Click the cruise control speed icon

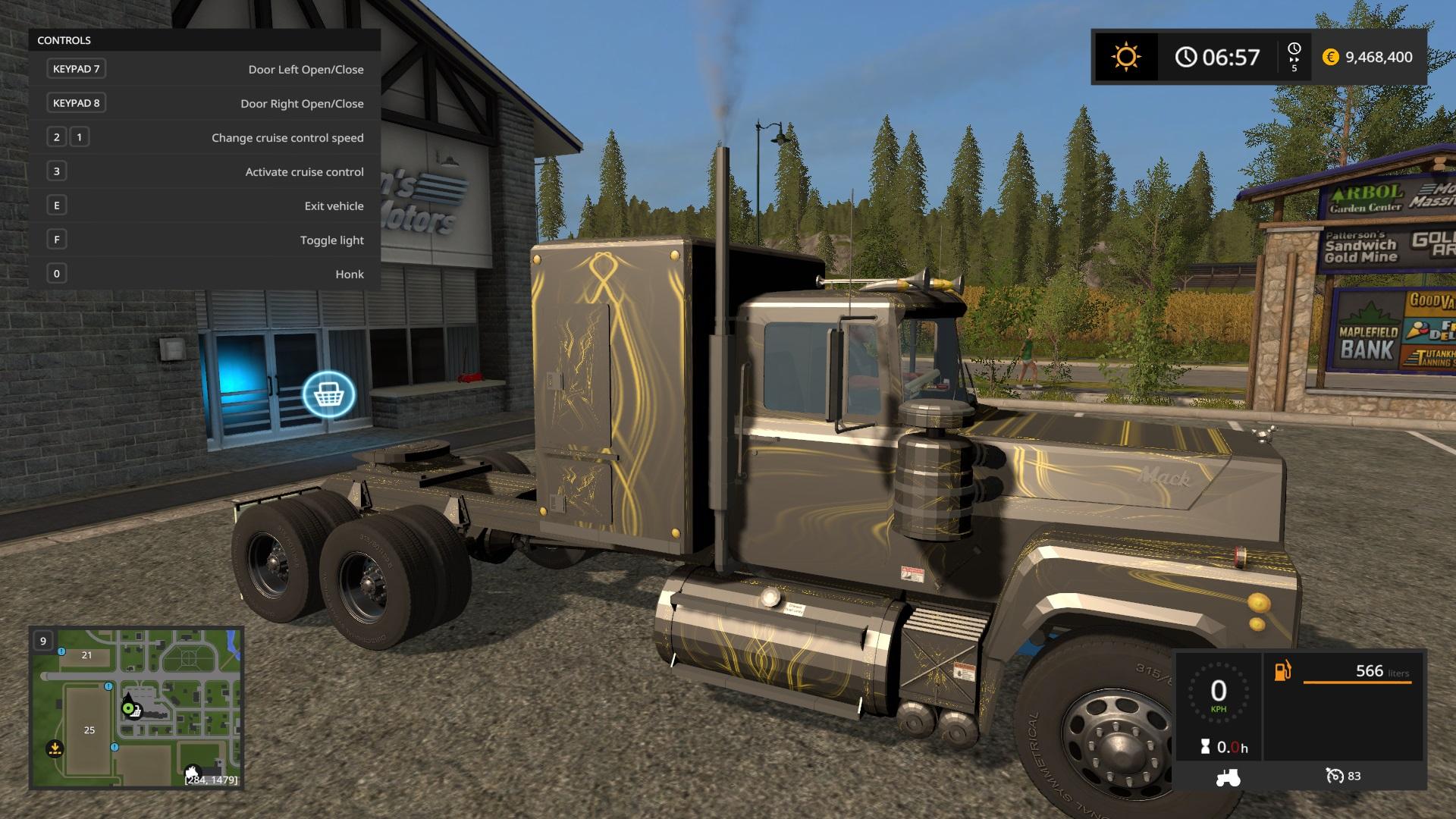pyautogui.click(x=1335, y=776)
